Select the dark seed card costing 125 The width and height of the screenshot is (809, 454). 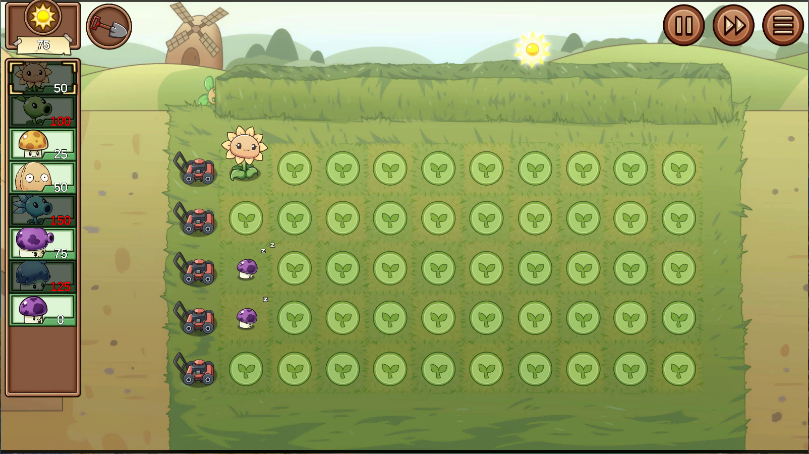(x=42, y=276)
